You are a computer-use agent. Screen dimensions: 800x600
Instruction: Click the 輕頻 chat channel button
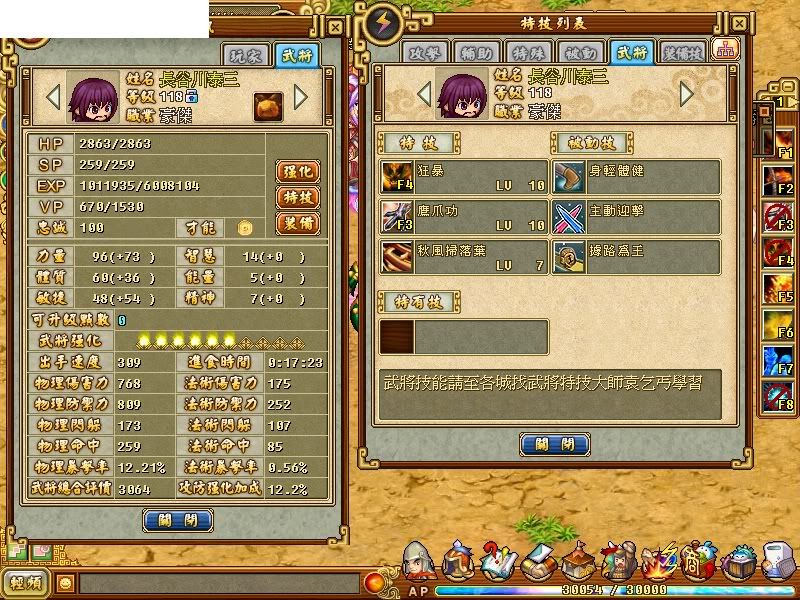coord(27,582)
